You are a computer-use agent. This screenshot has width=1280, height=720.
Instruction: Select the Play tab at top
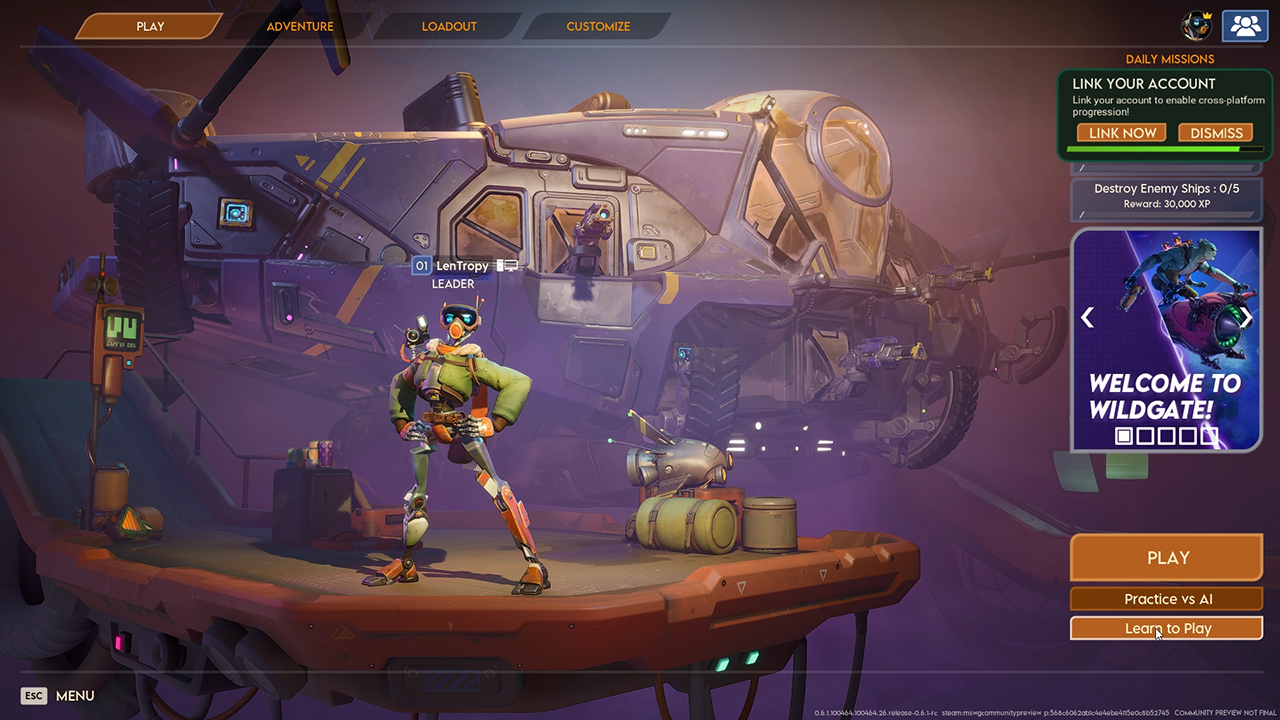pos(150,26)
